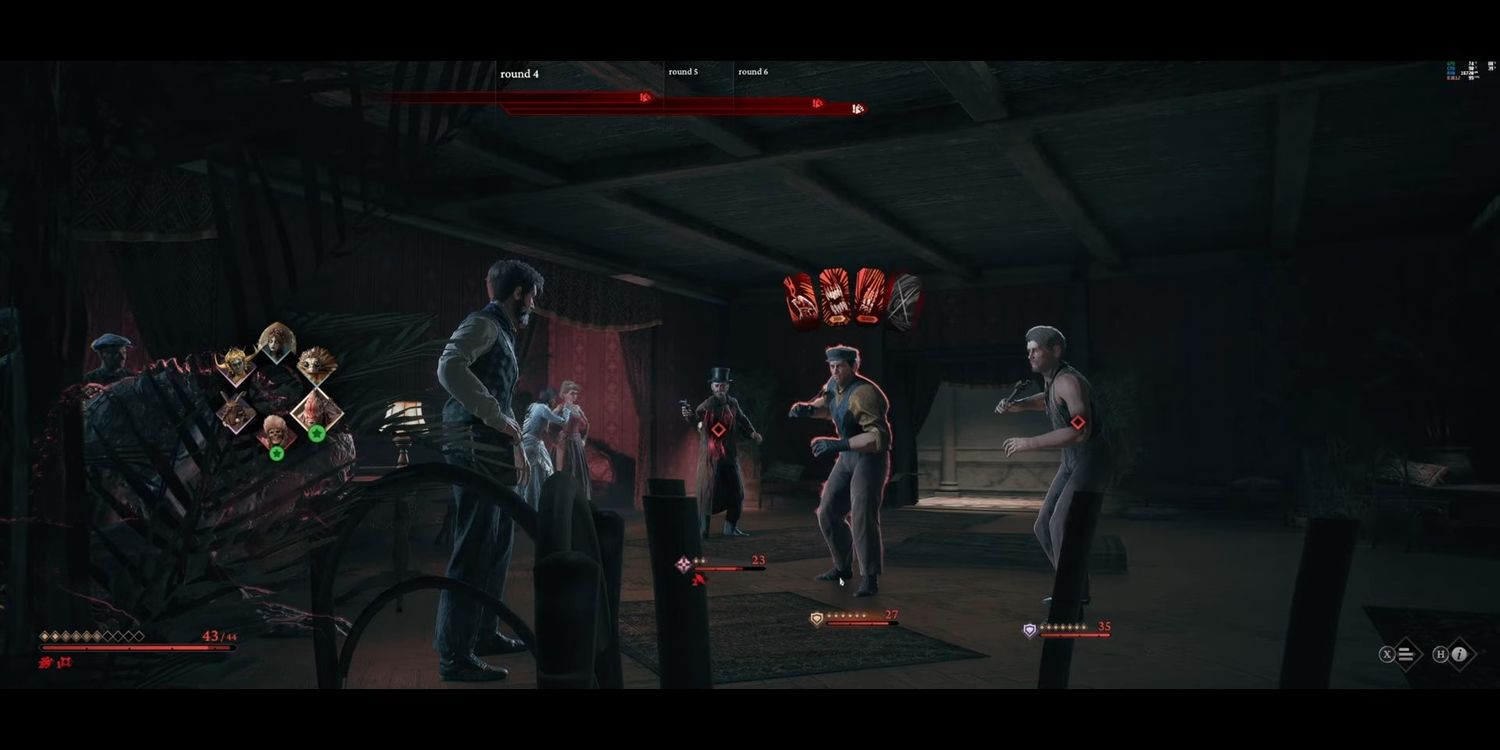Choose the blonde horned salutor portrait

point(236,367)
